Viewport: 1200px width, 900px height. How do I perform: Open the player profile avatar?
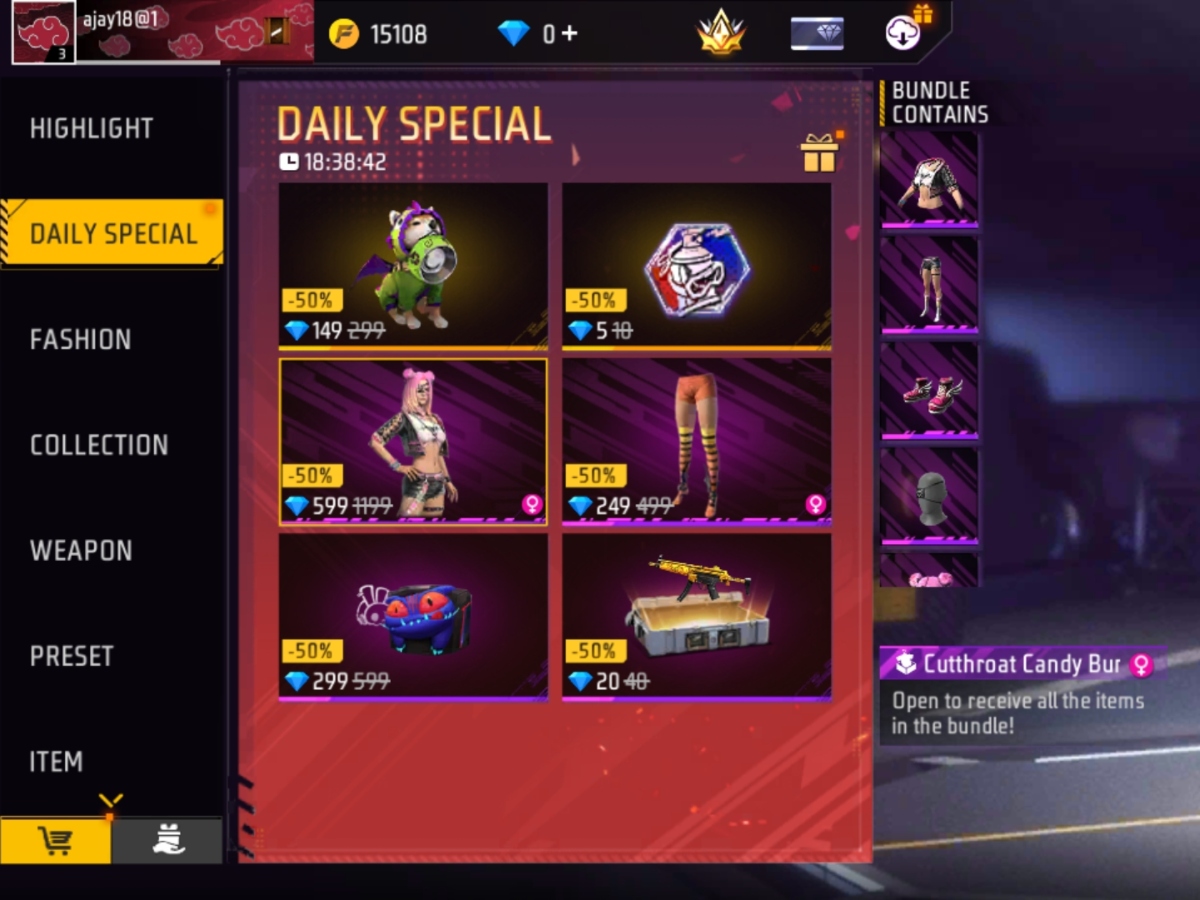[x=44, y=32]
